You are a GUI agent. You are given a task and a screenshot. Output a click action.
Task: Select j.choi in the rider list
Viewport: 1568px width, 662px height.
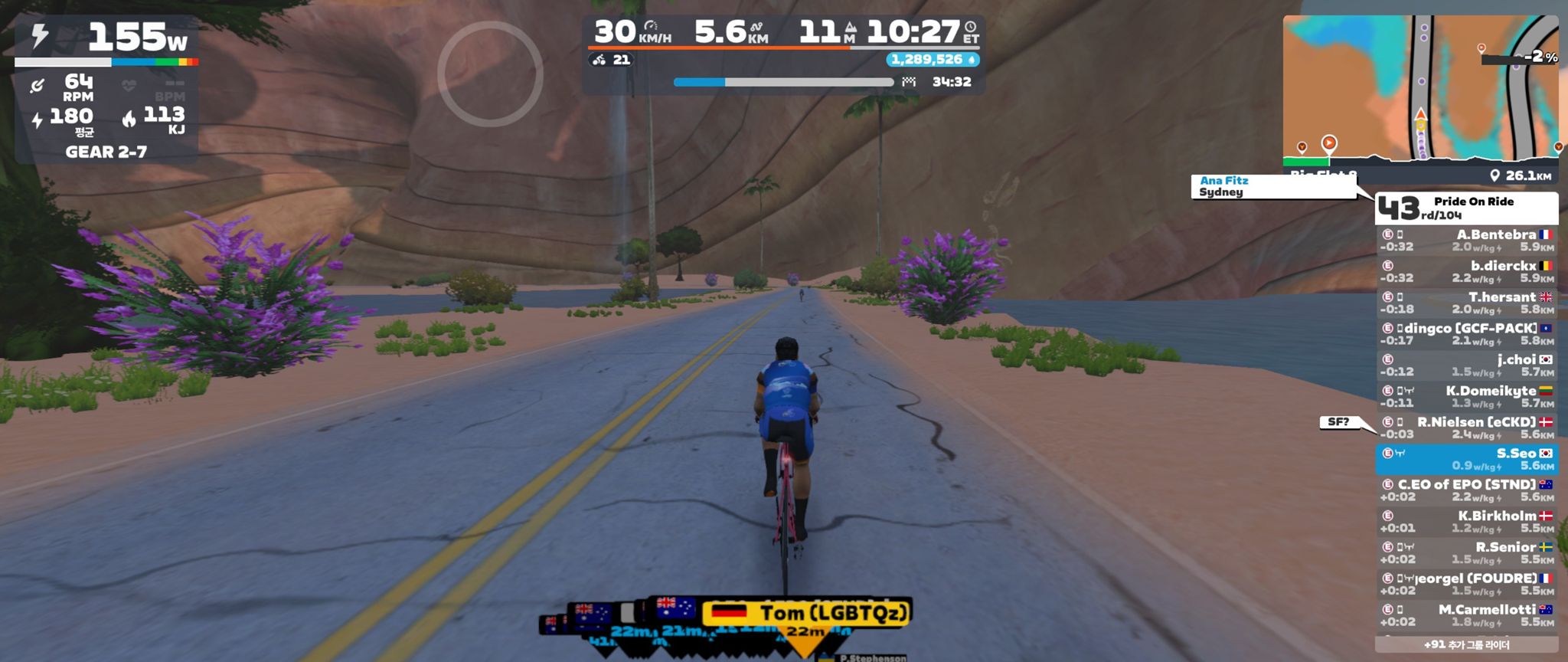click(1466, 365)
